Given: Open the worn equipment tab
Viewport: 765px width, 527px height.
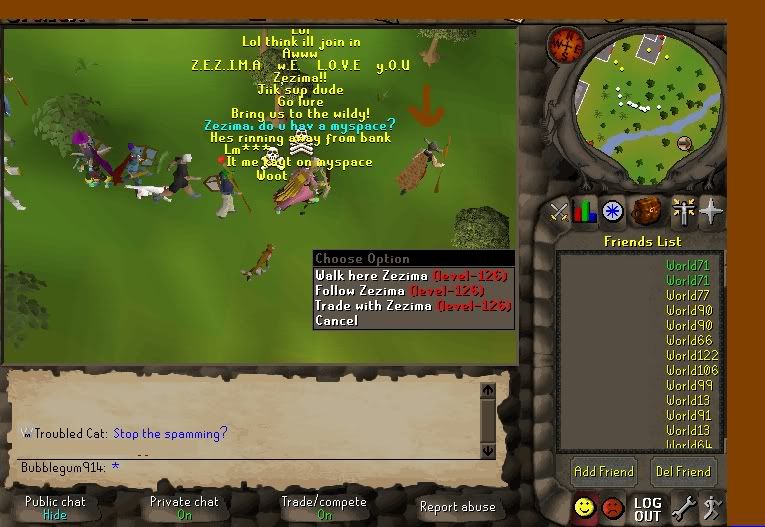Looking at the screenshot, I should coord(684,212).
